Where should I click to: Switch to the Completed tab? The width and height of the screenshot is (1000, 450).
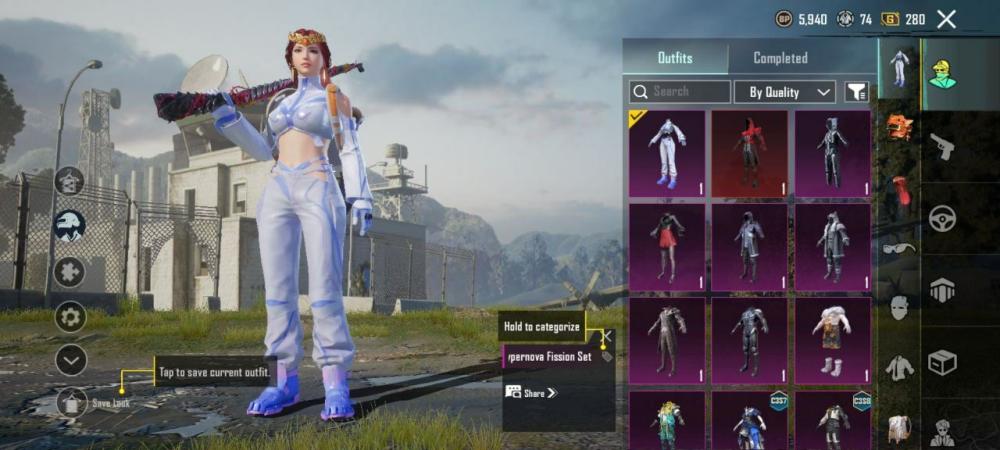tap(780, 58)
